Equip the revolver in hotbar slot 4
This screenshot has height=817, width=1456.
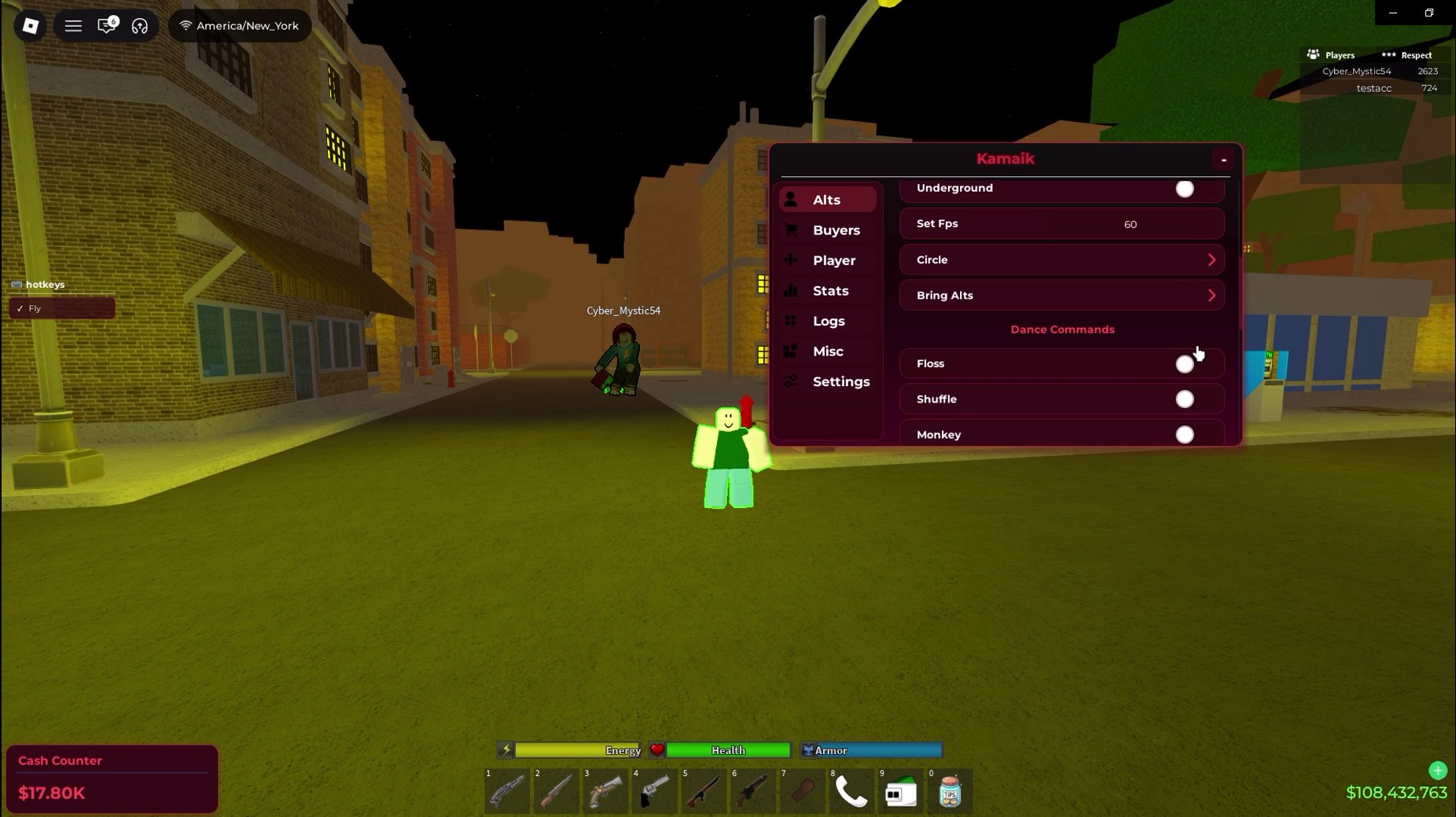(655, 792)
